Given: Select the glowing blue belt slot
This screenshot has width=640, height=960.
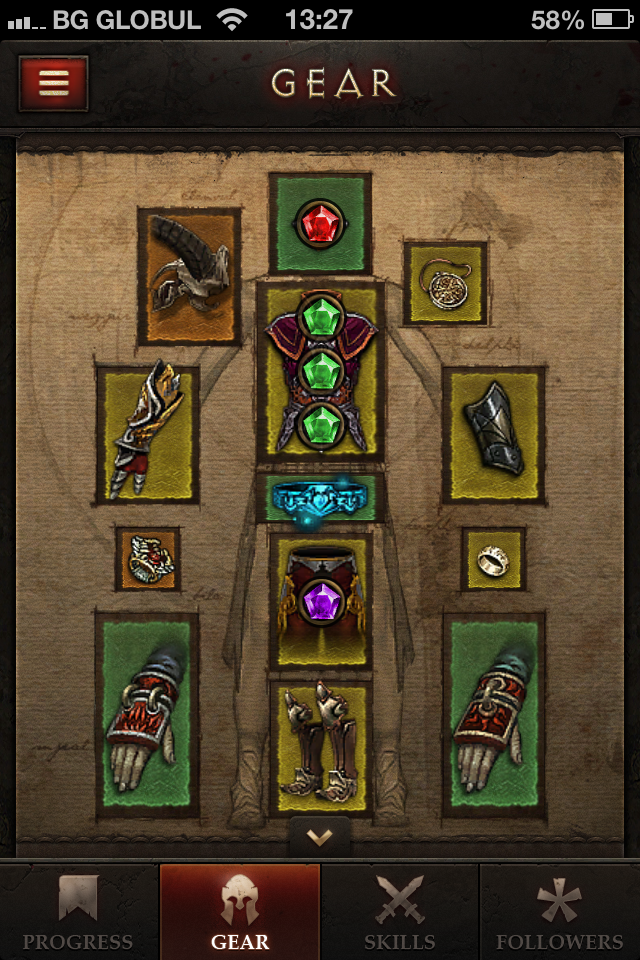Looking at the screenshot, I should click(x=320, y=498).
